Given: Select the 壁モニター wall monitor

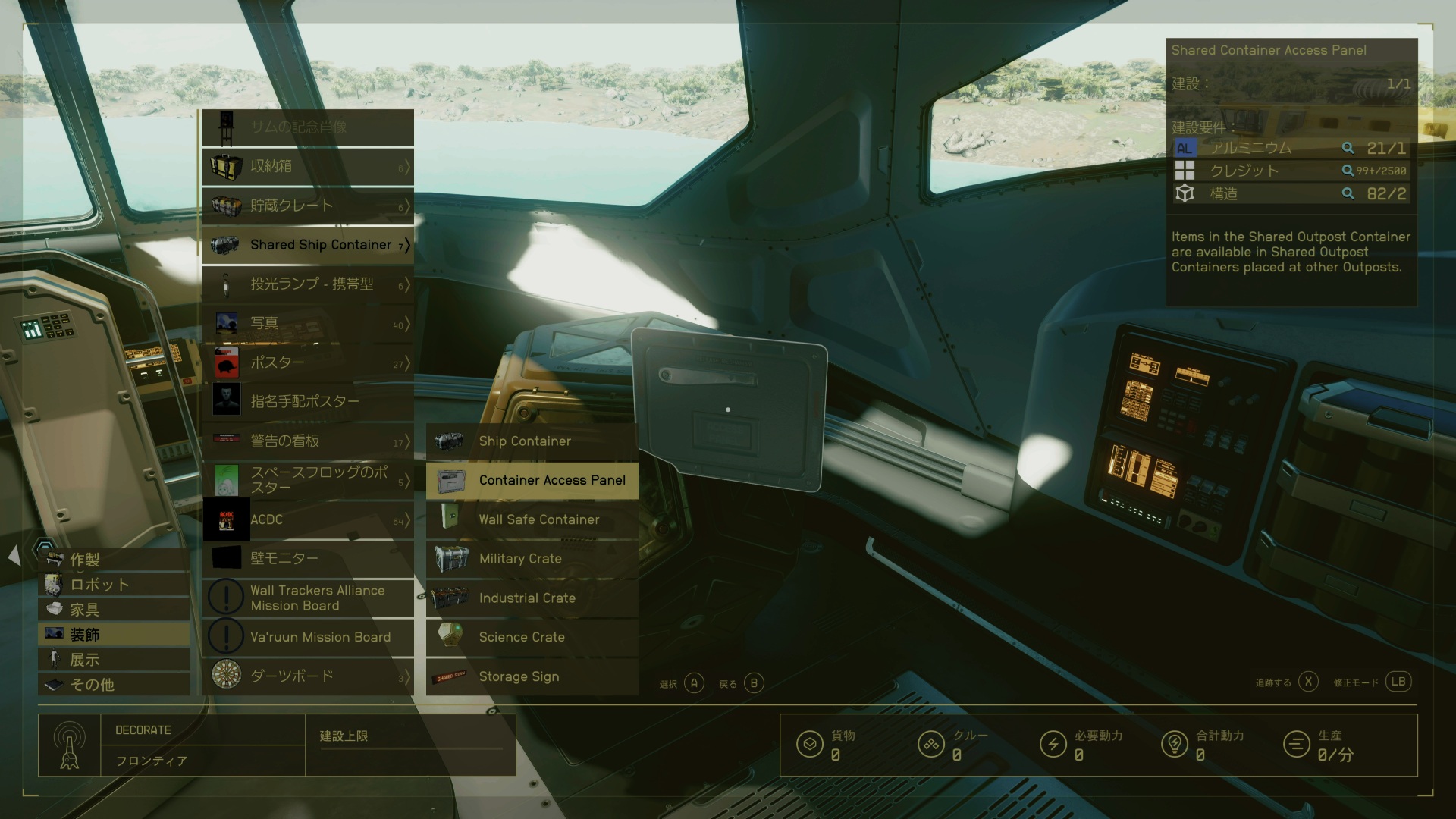Looking at the screenshot, I should (x=307, y=559).
